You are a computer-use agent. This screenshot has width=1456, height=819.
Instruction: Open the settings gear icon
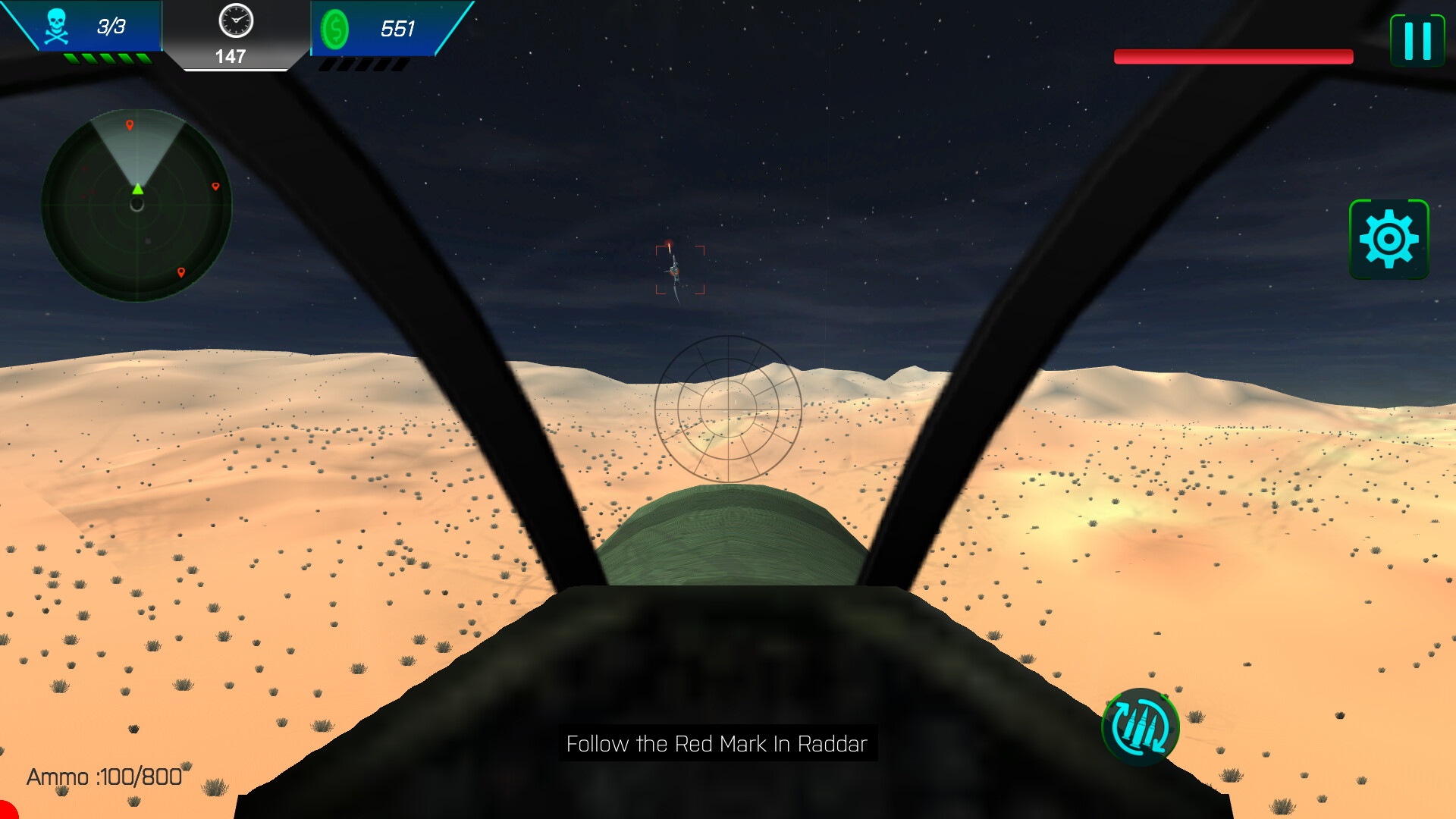pos(1390,238)
